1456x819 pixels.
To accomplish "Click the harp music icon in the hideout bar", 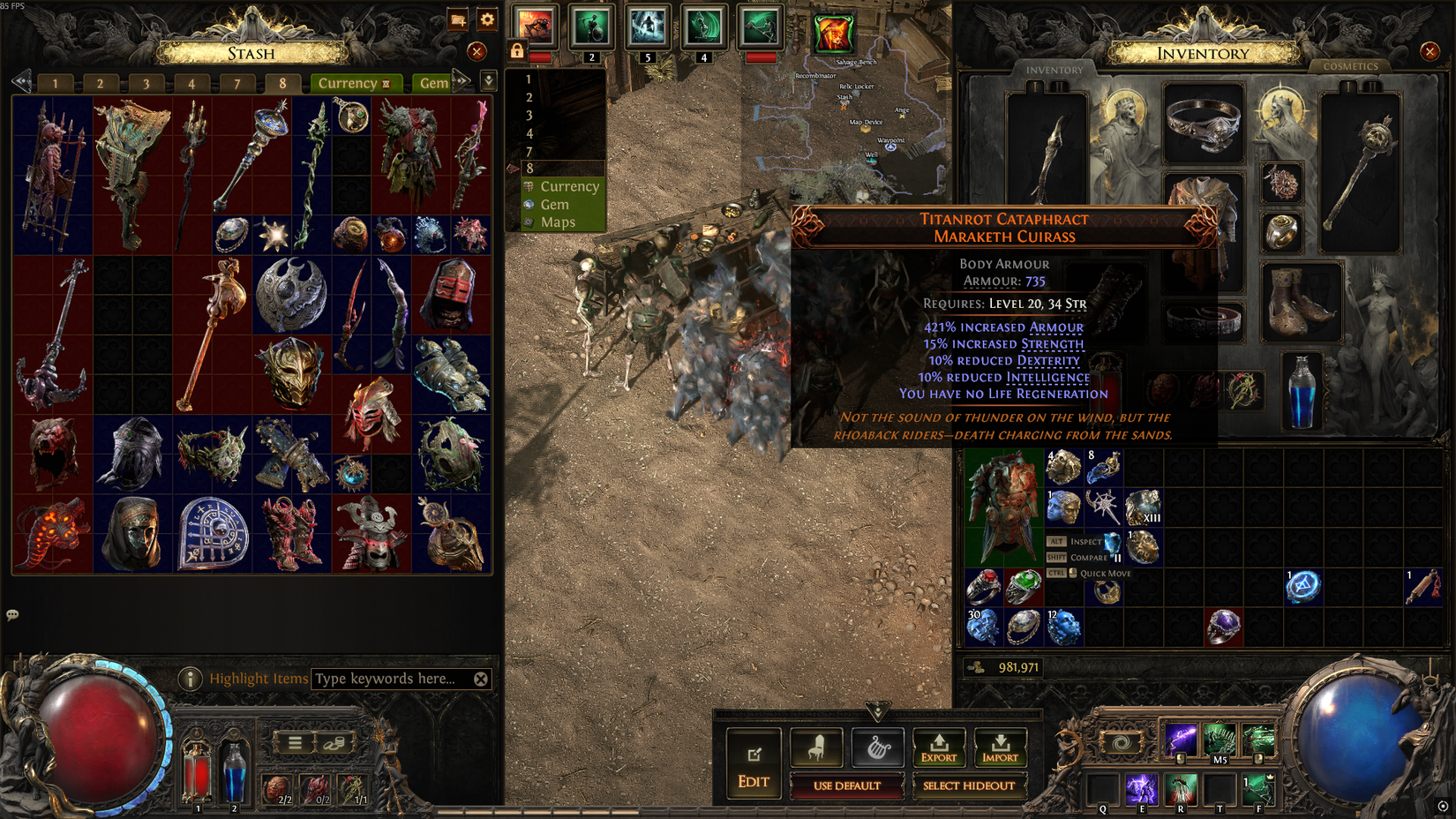I will 877,746.
